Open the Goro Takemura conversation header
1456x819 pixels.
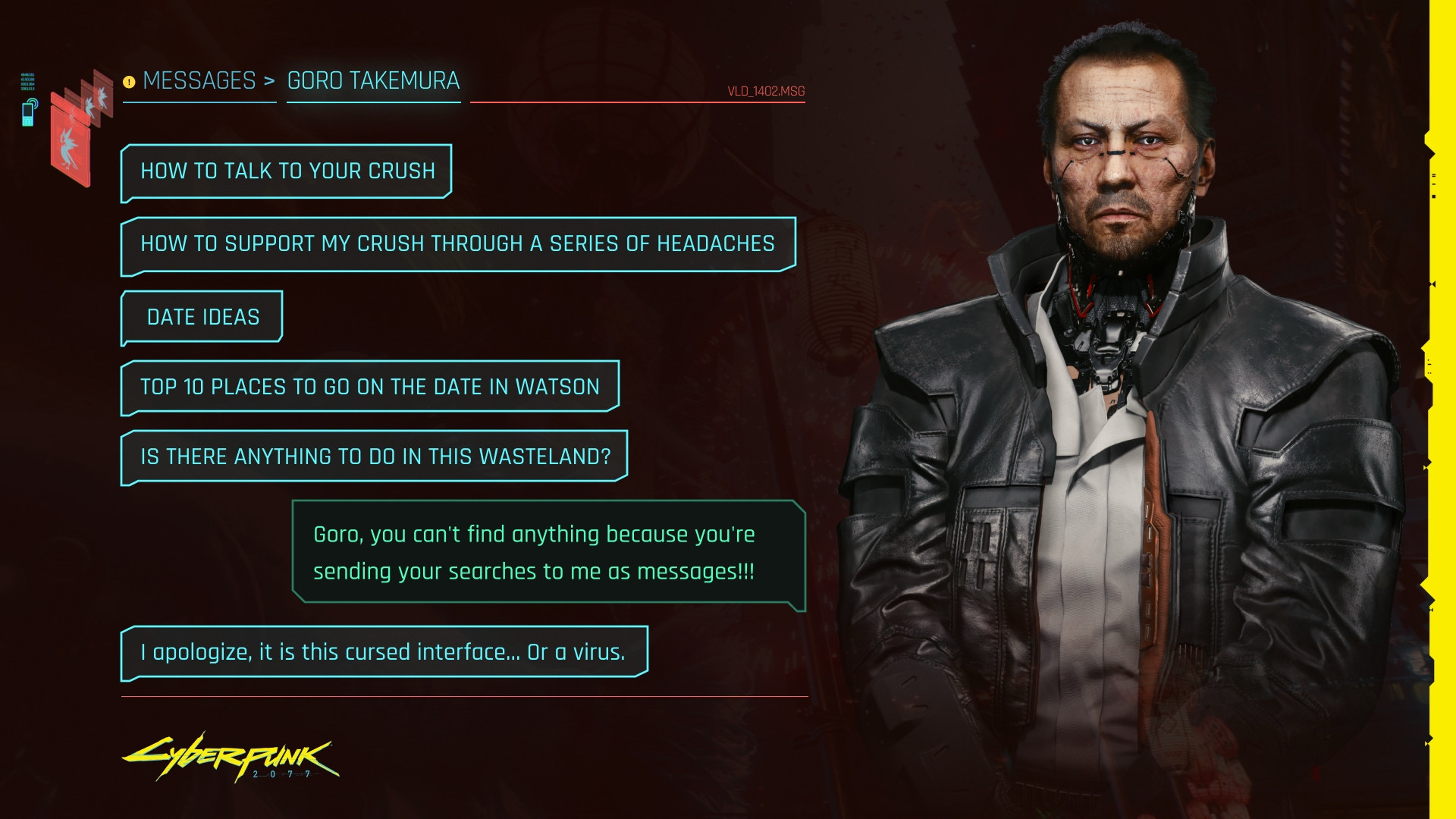click(373, 80)
